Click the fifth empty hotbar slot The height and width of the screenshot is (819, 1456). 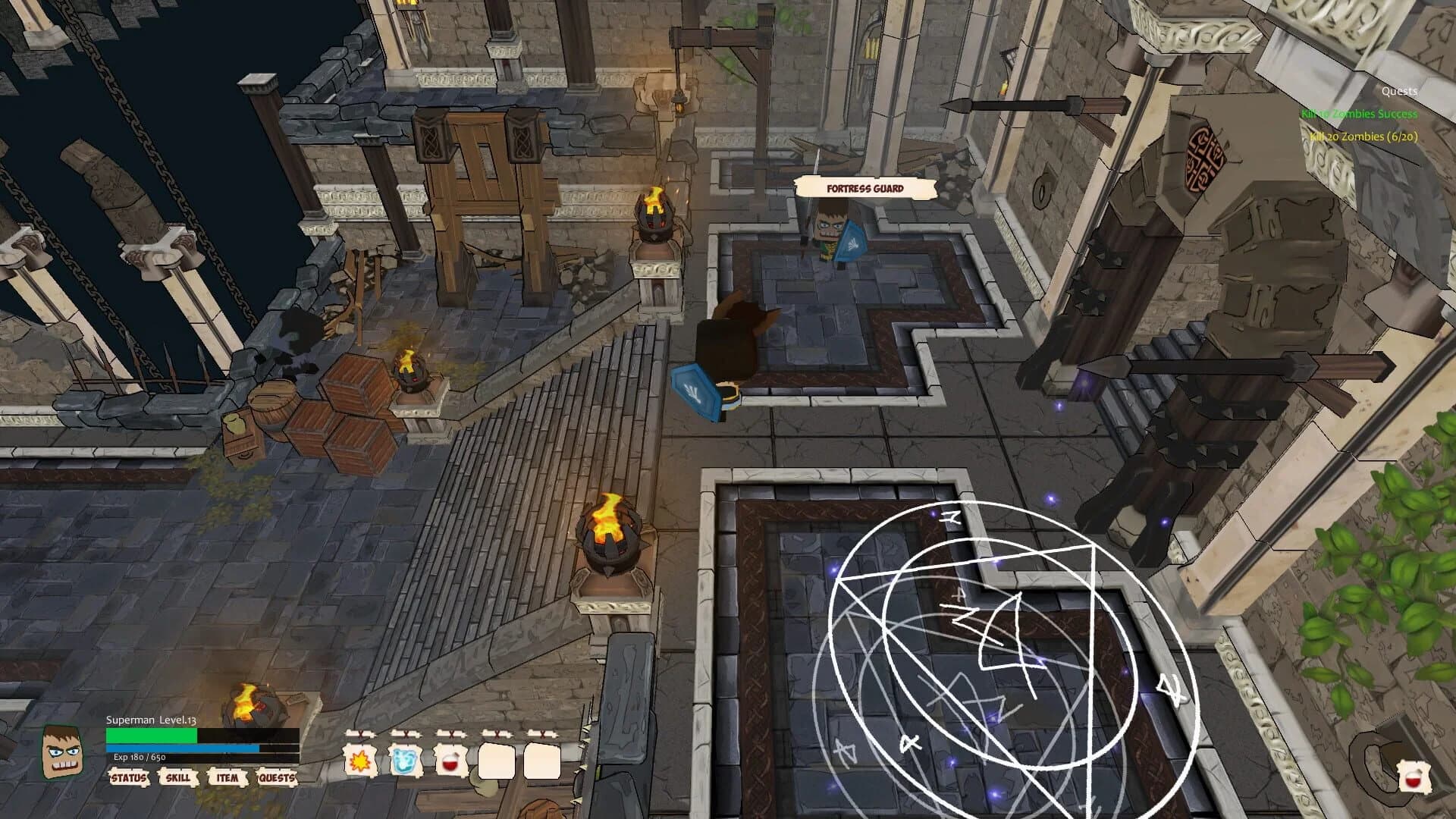pos(542,761)
